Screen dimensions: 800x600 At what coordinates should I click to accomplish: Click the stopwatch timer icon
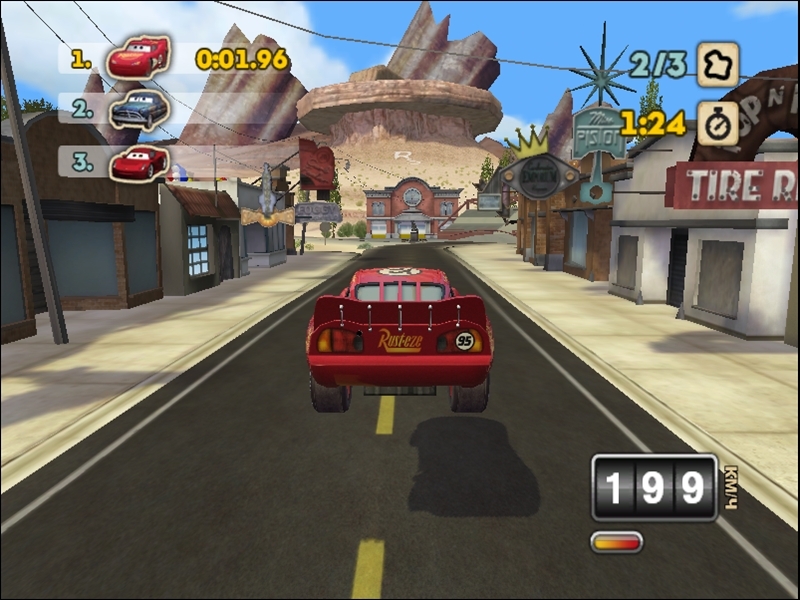717,122
